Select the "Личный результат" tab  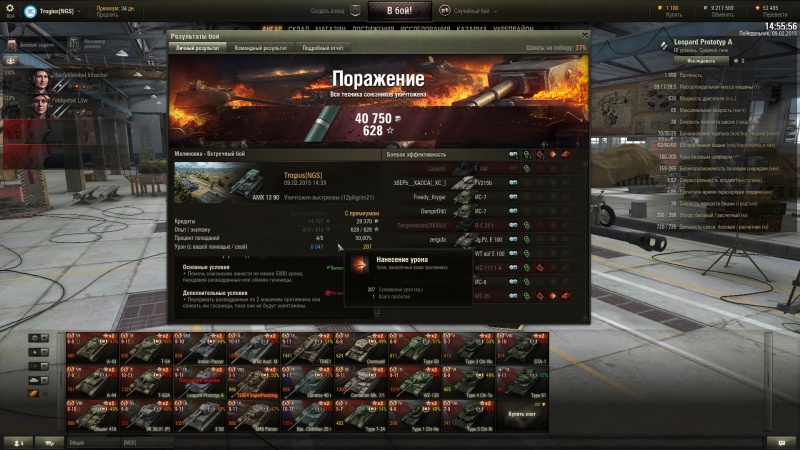point(197,47)
